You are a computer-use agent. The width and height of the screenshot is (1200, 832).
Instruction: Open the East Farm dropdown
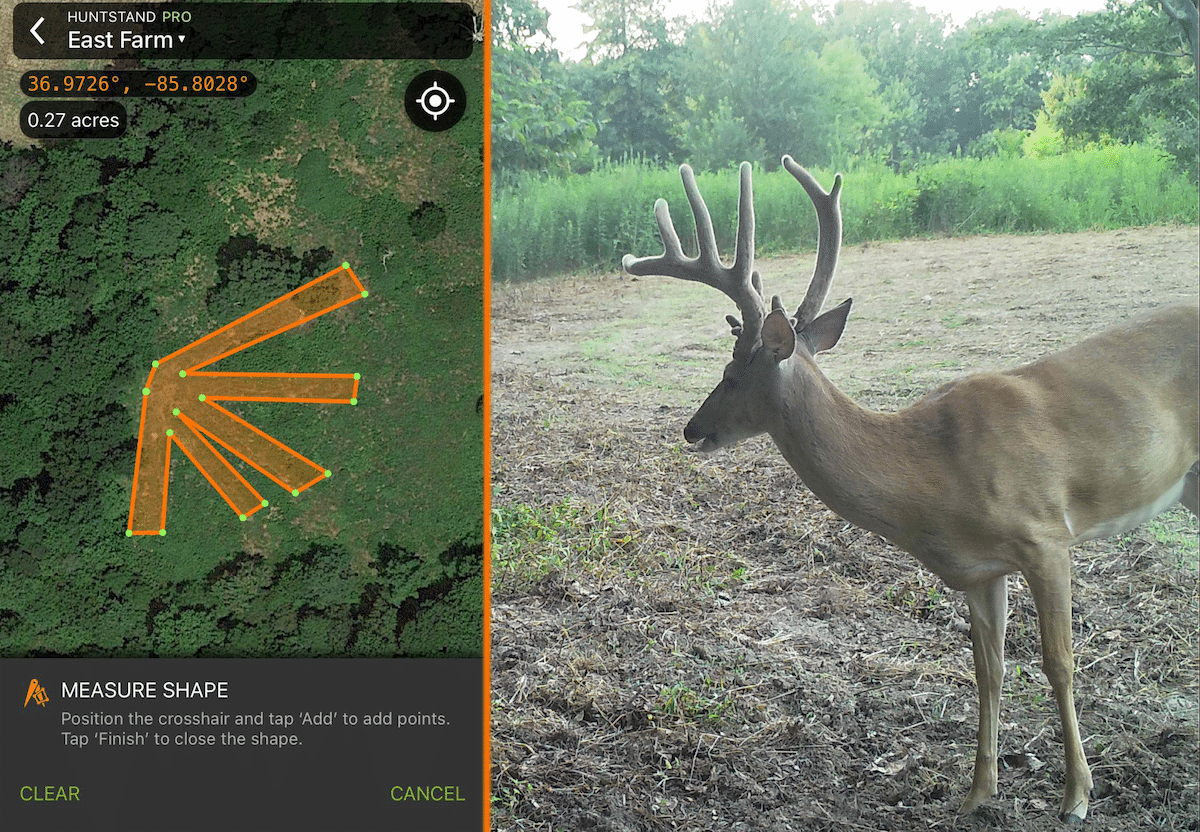[x=127, y=41]
